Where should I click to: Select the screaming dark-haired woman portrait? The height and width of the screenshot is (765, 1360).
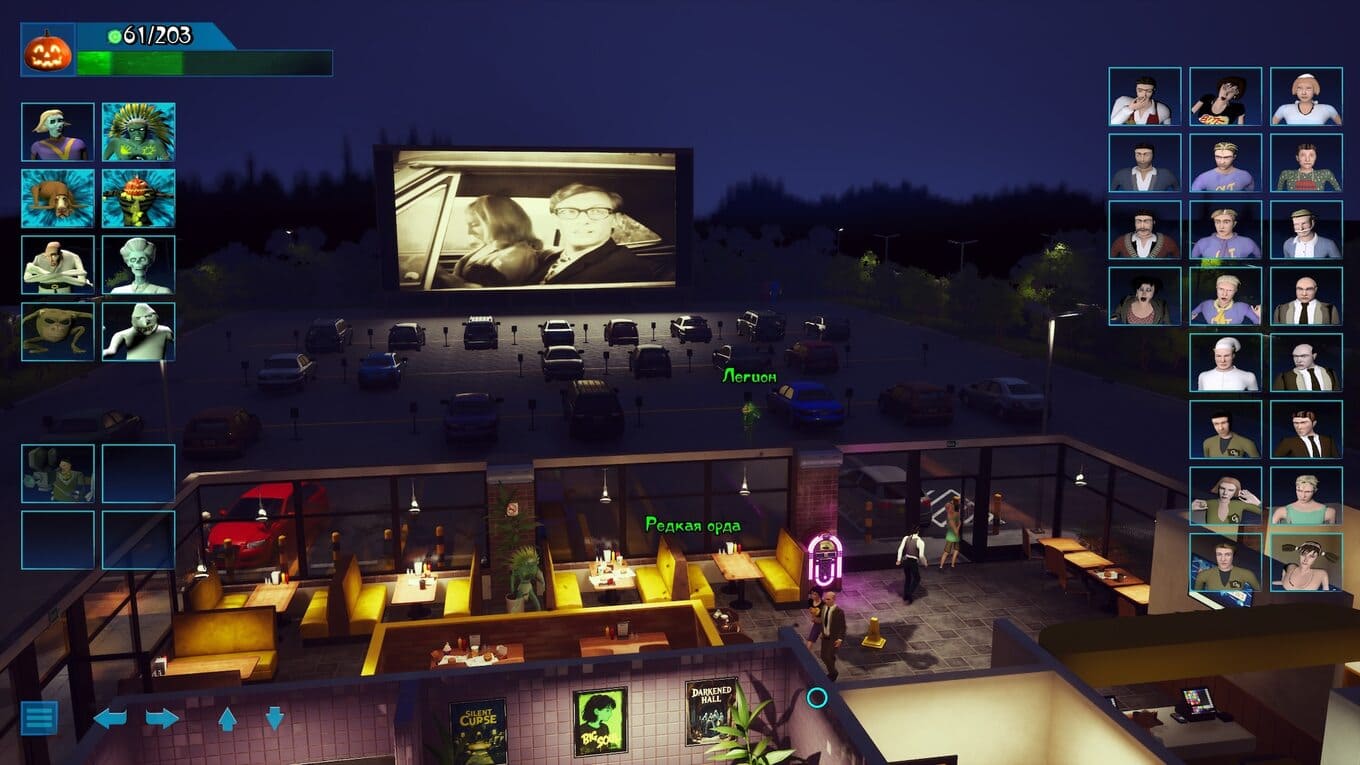pyautogui.click(x=1144, y=296)
